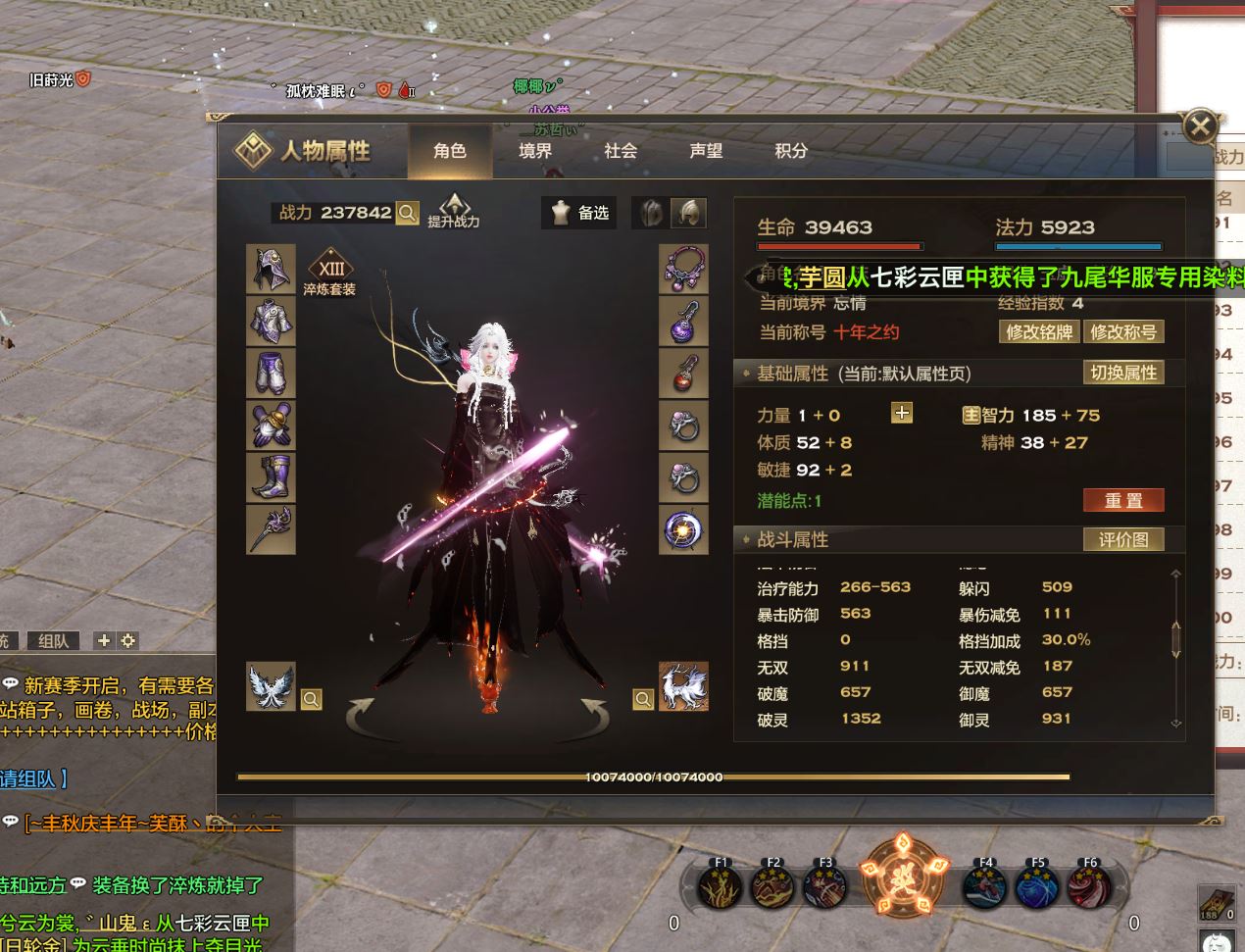Click the 提升战力 power-up icon
Image resolution: width=1245 pixels, height=952 pixels.
[x=454, y=210]
